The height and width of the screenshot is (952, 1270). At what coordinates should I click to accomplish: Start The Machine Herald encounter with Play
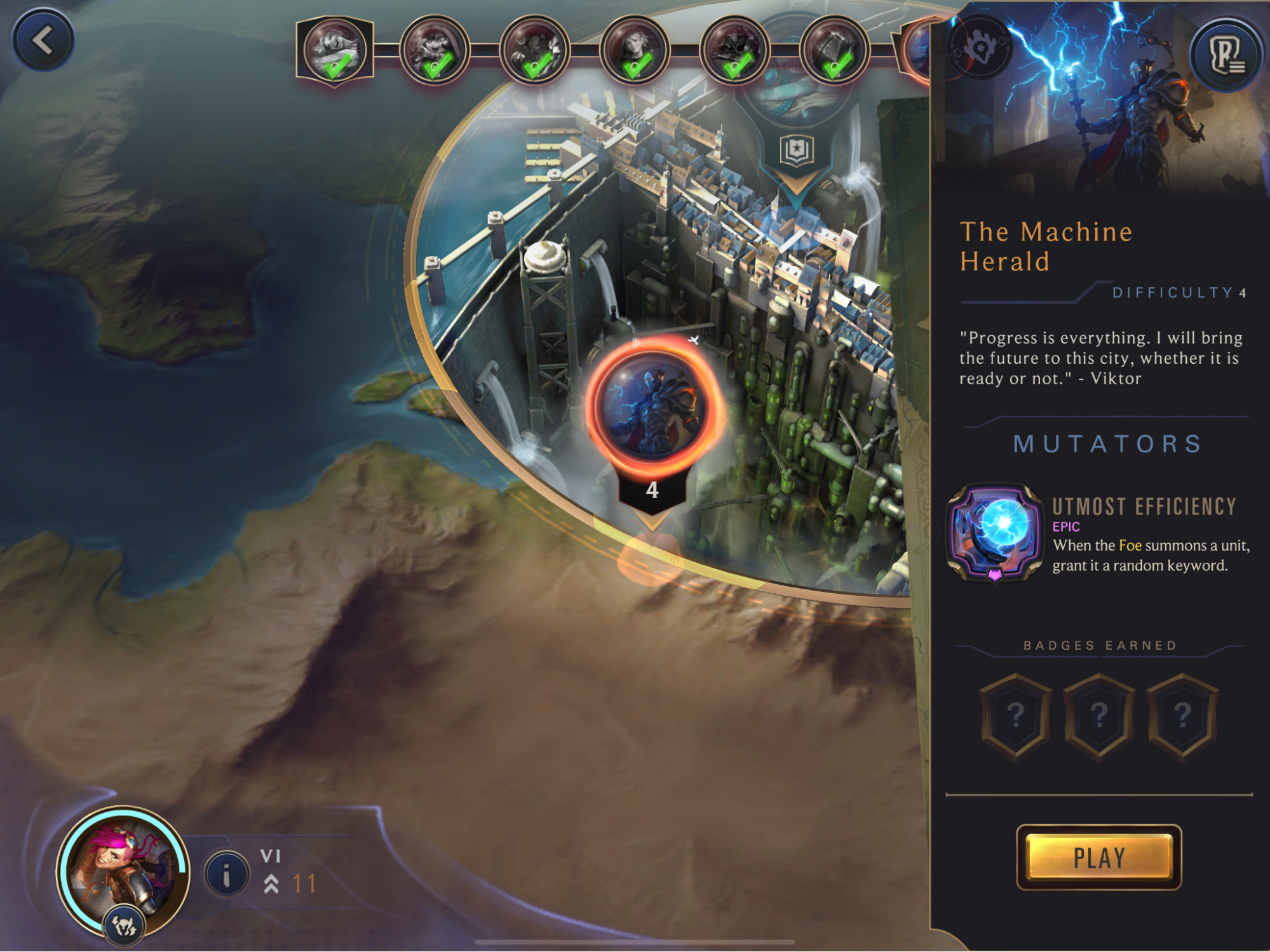1098,857
